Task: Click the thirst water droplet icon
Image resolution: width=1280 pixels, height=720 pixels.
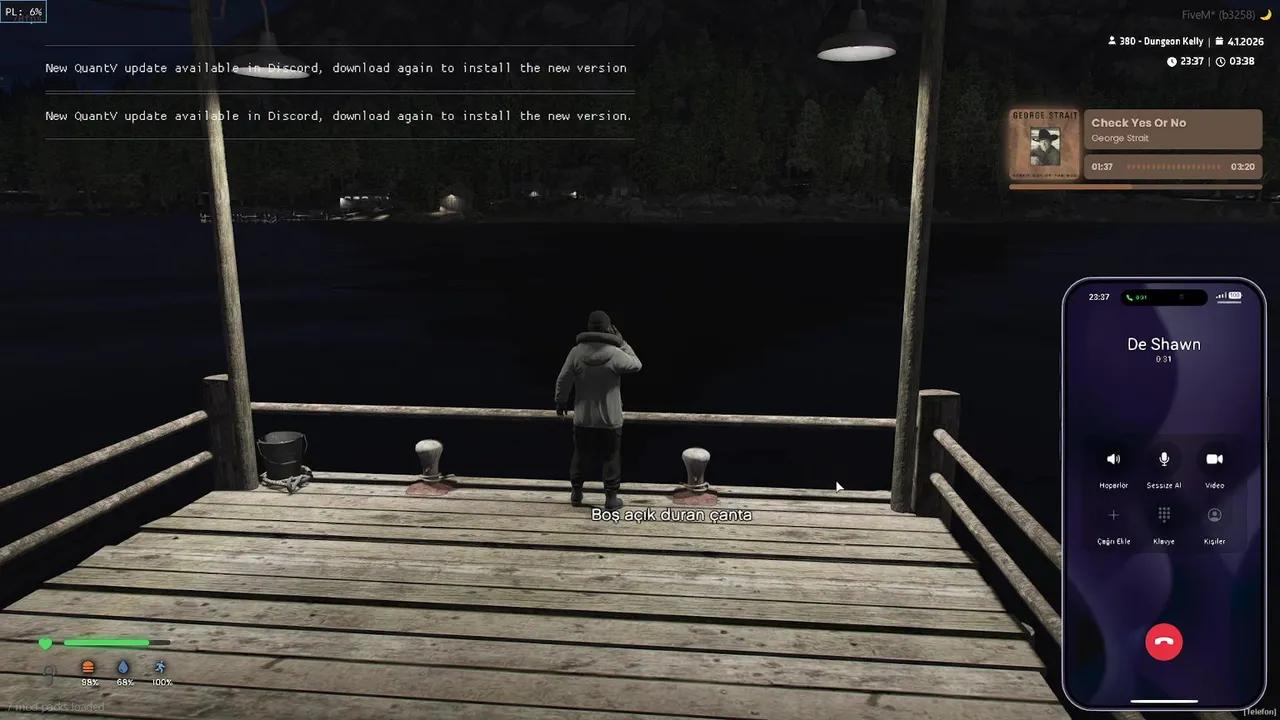Action: coord(123,666)
